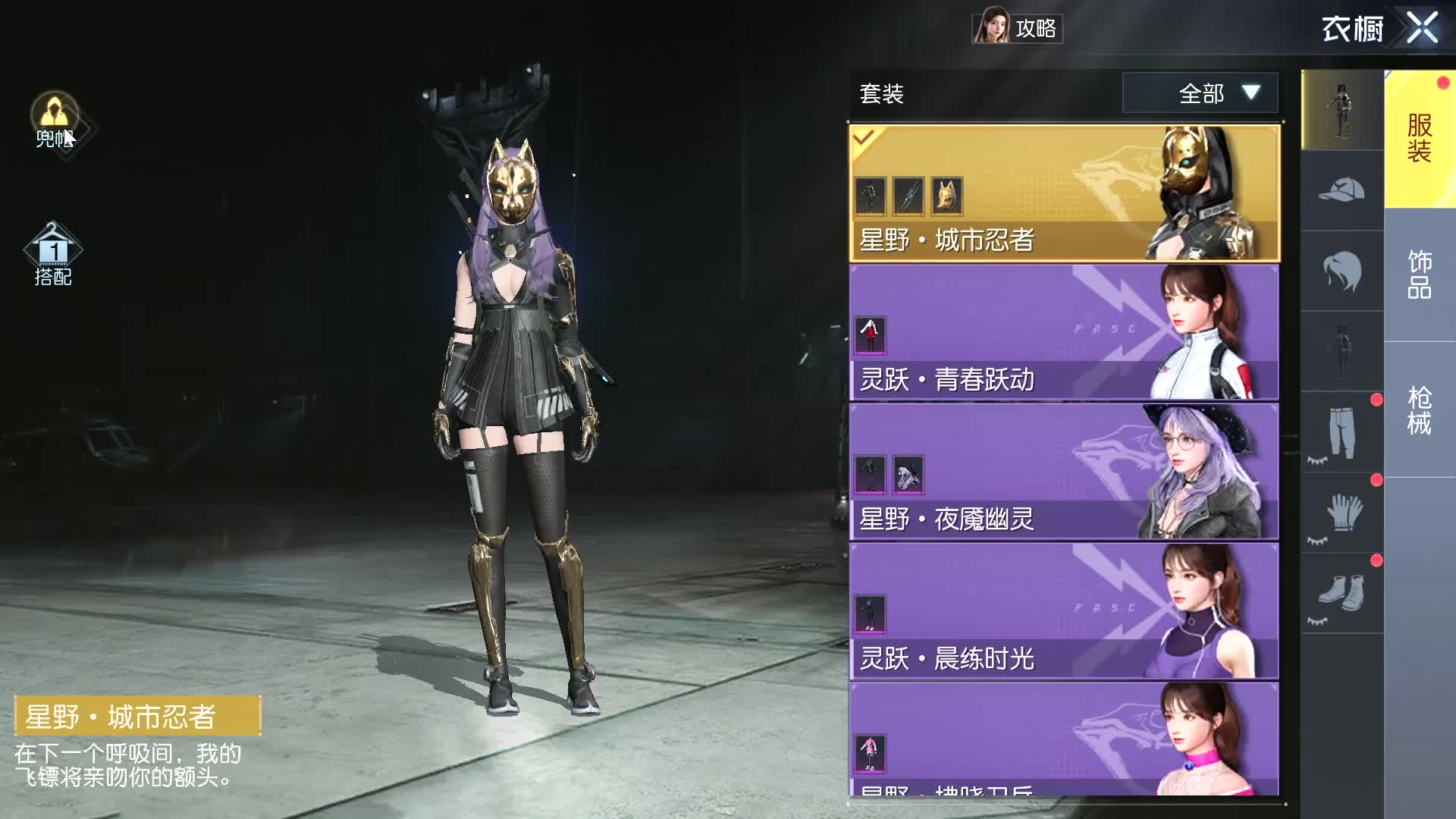Select the pink outfit set at list bottom
The height and width of the screenshot is (819, 1456).
coord(1063,739)
